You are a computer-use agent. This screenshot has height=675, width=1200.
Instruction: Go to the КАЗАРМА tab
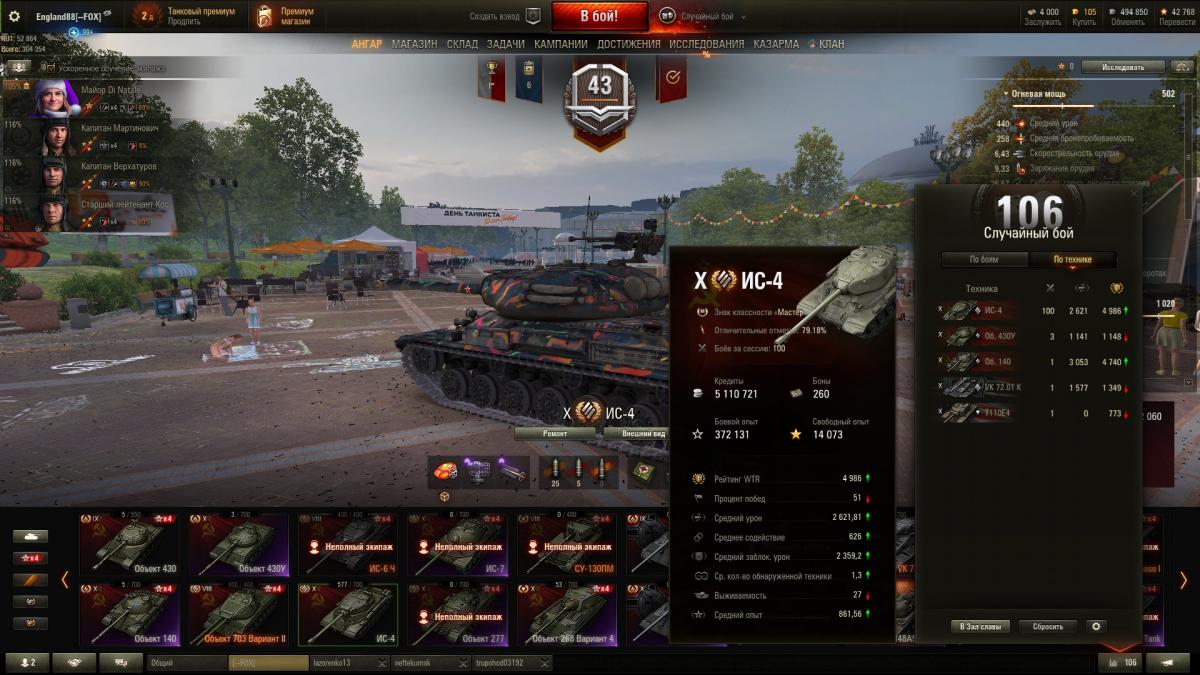(x=776, y=44)
